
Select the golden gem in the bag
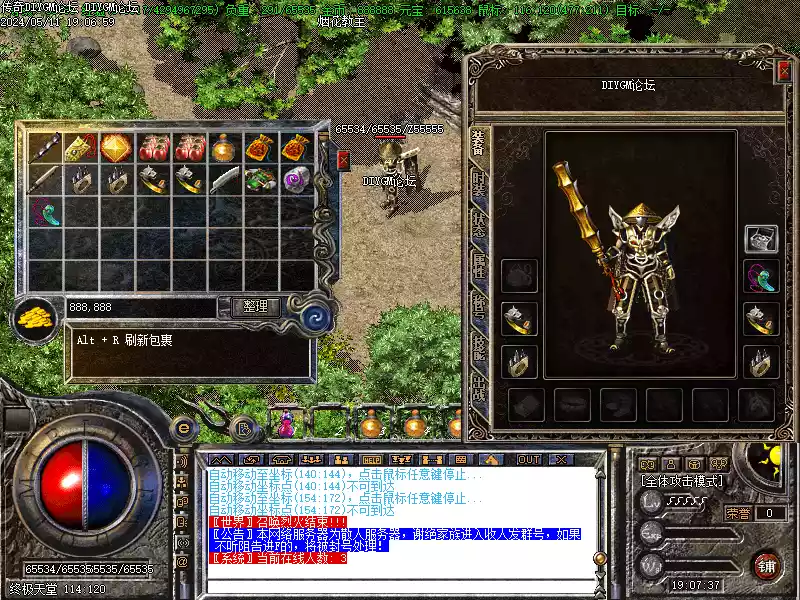coord(116,148)
